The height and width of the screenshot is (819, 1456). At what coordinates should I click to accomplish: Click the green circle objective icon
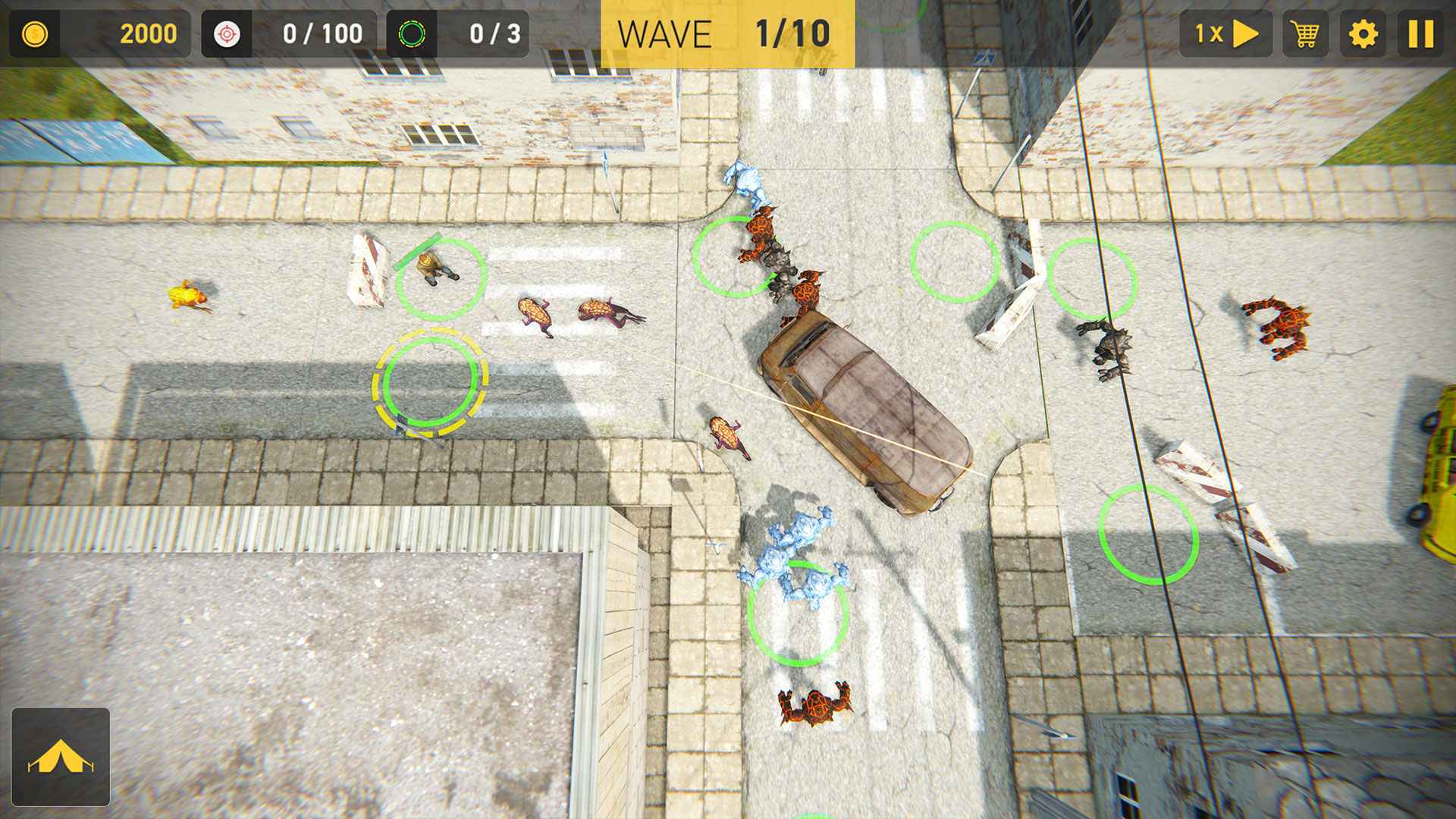pos(412,33)
